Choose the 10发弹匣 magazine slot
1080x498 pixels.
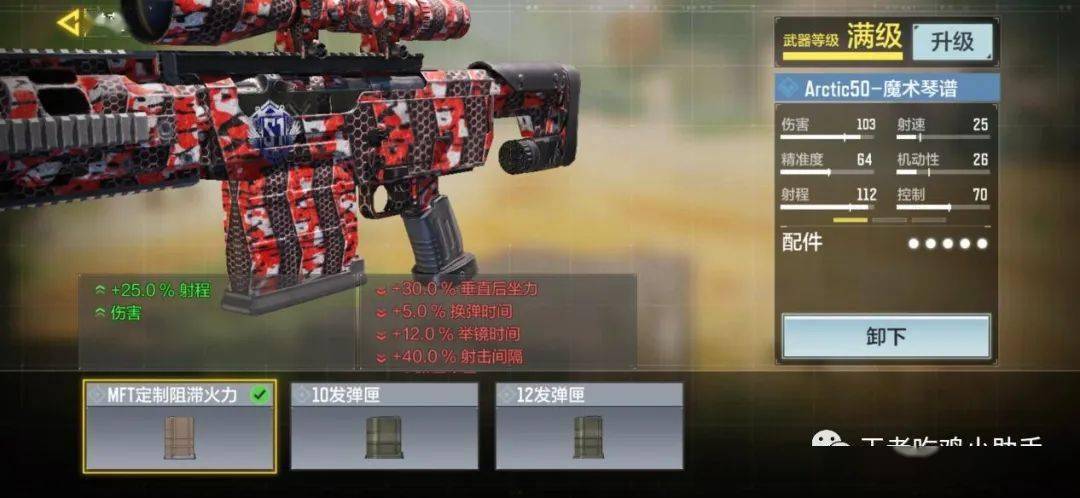(386, 427)
